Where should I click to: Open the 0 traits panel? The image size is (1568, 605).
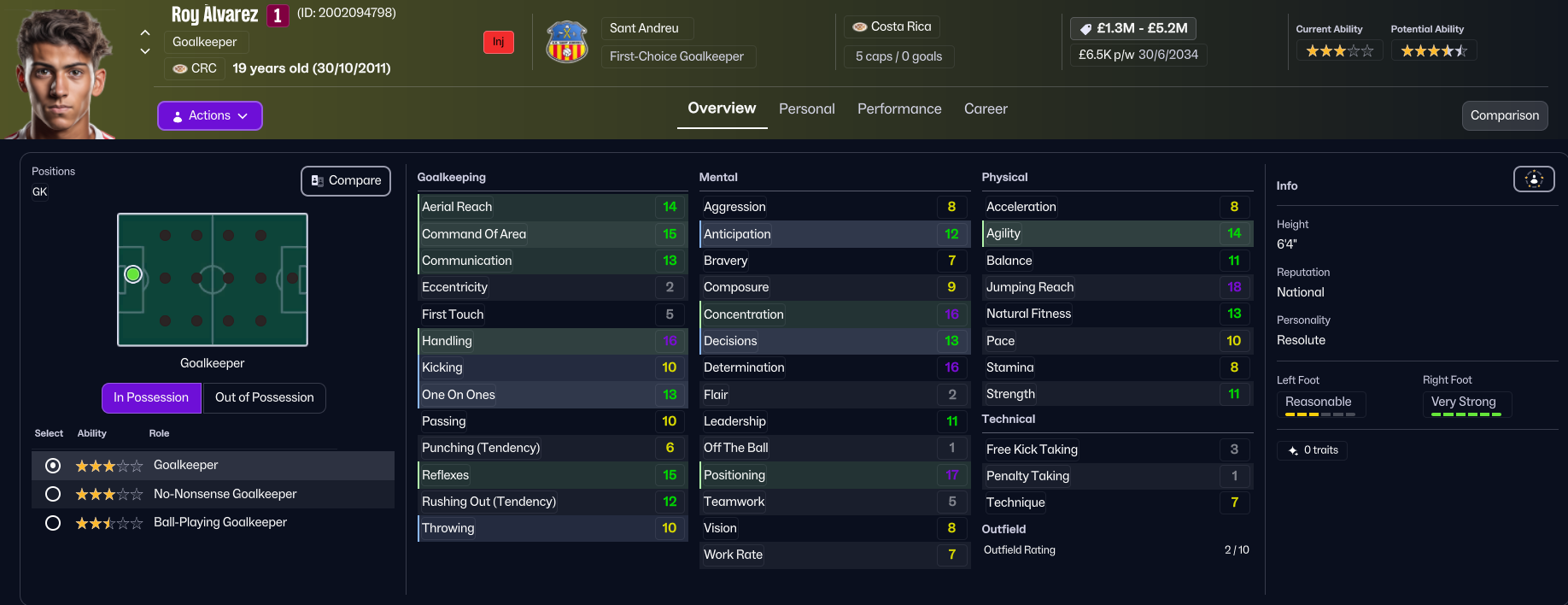click(1312, 450)
